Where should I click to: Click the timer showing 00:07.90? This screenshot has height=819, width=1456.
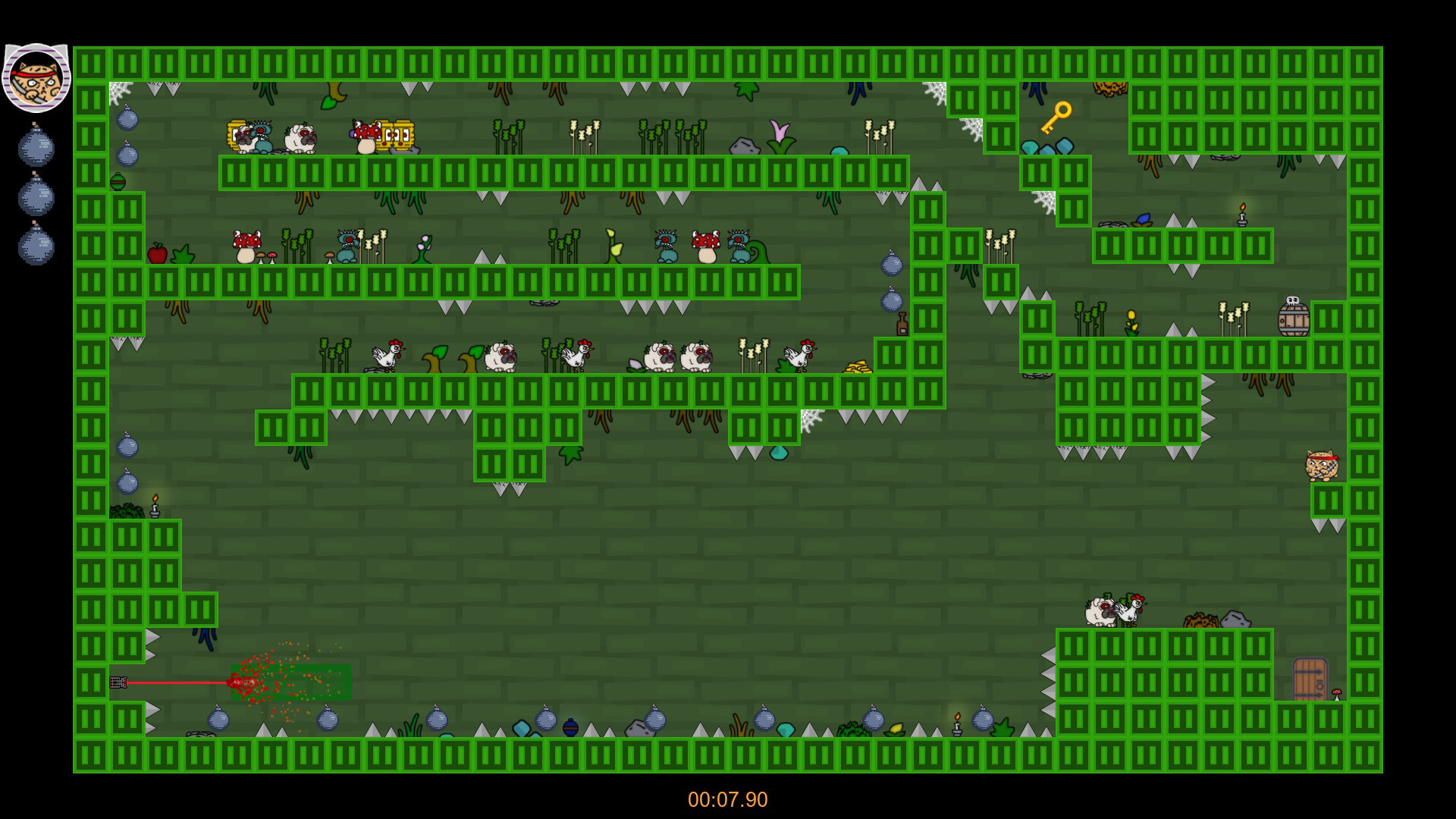coord(726,797)
